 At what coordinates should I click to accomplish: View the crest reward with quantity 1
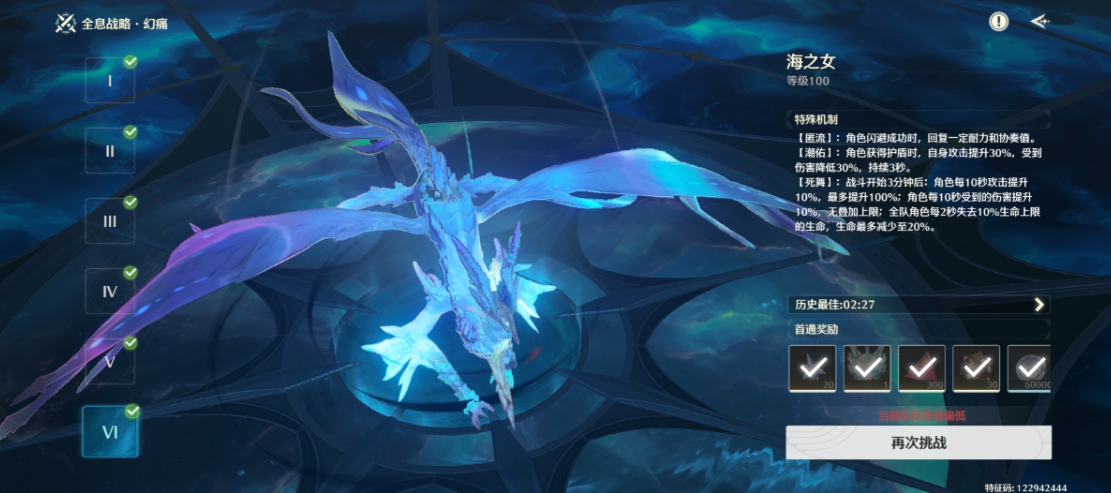(x=866, y=367)
